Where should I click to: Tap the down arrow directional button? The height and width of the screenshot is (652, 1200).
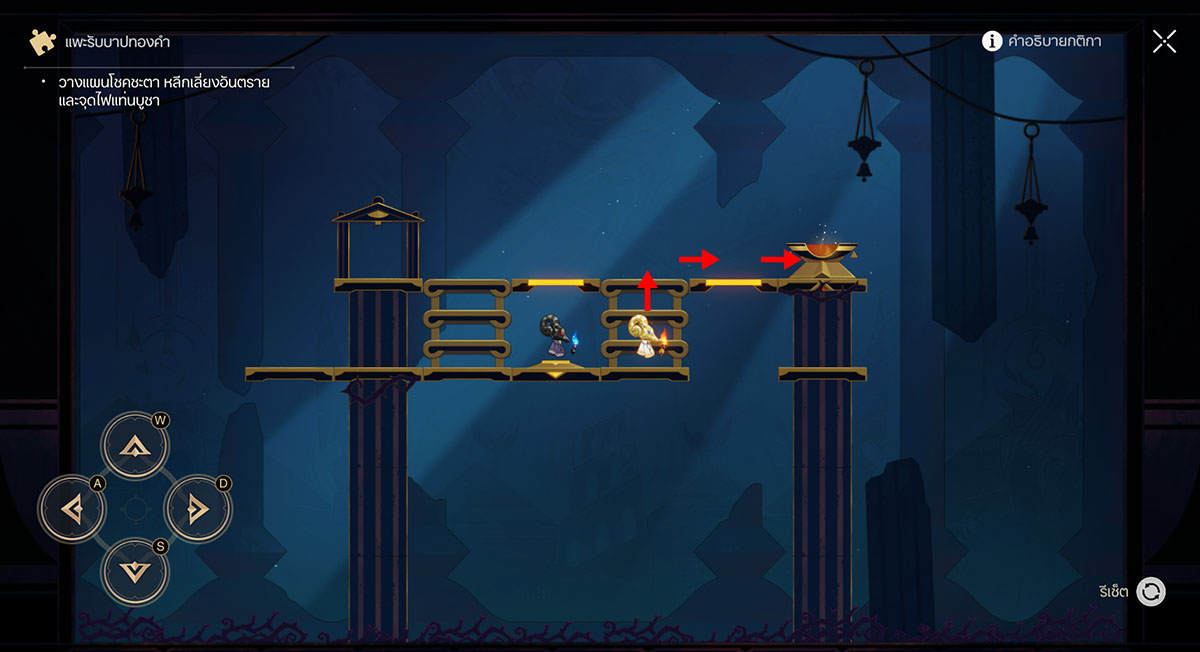(x=134, y=571)
